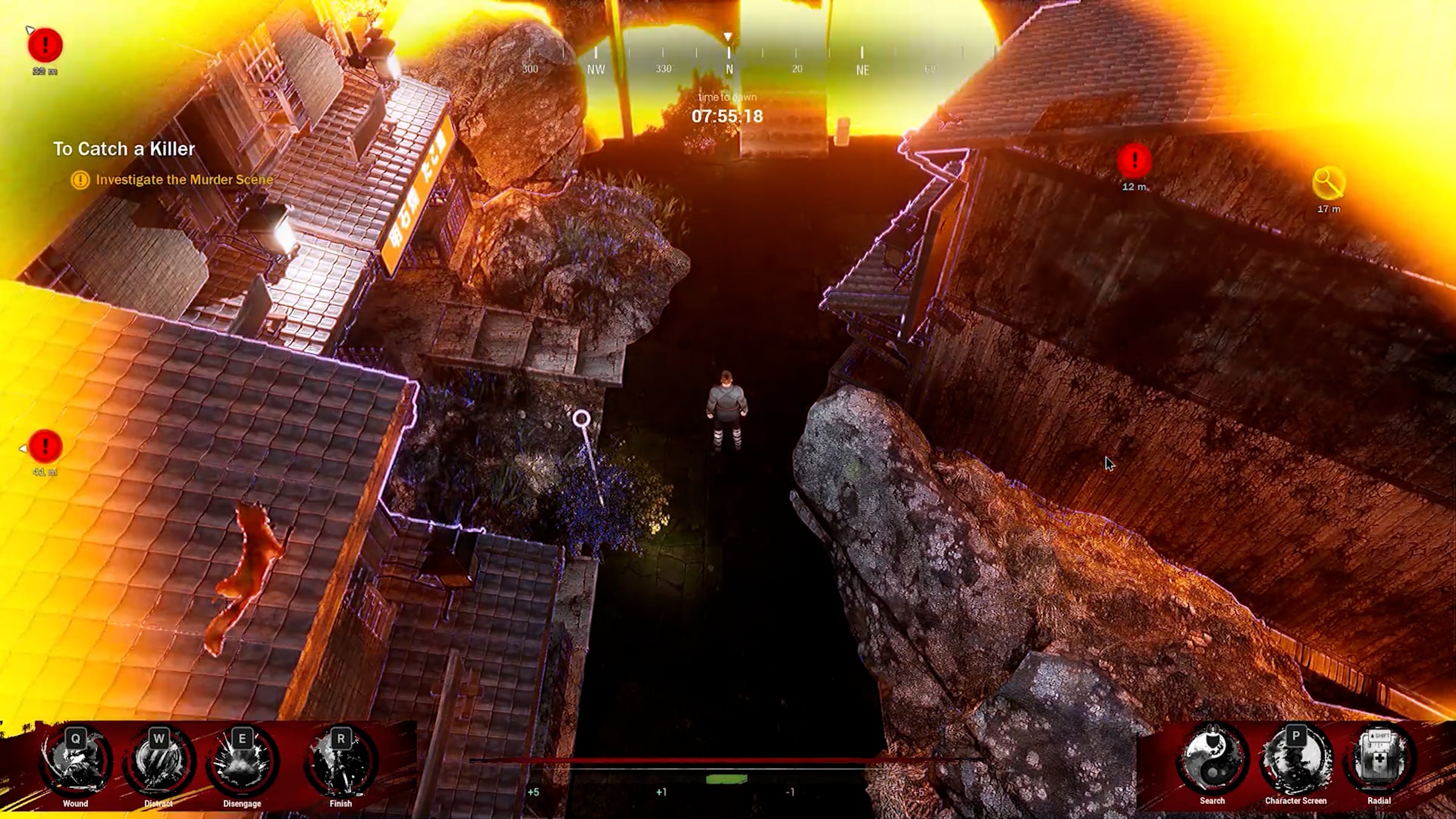This screenshot has width=1456, height=819.
Task: Open the Radial menu
Action: point(1379,760)
